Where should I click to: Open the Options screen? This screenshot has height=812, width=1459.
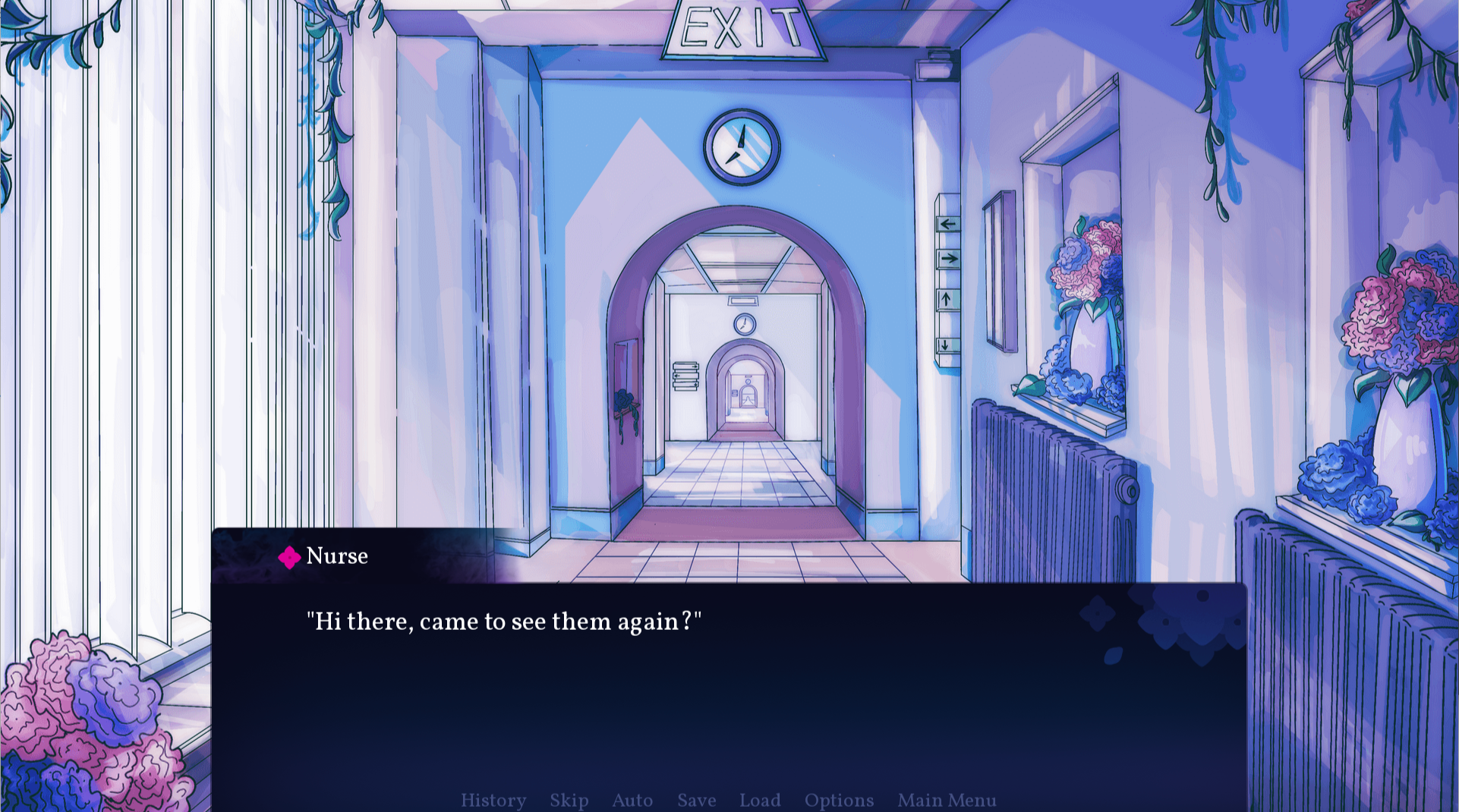click(x=839, y=800)
